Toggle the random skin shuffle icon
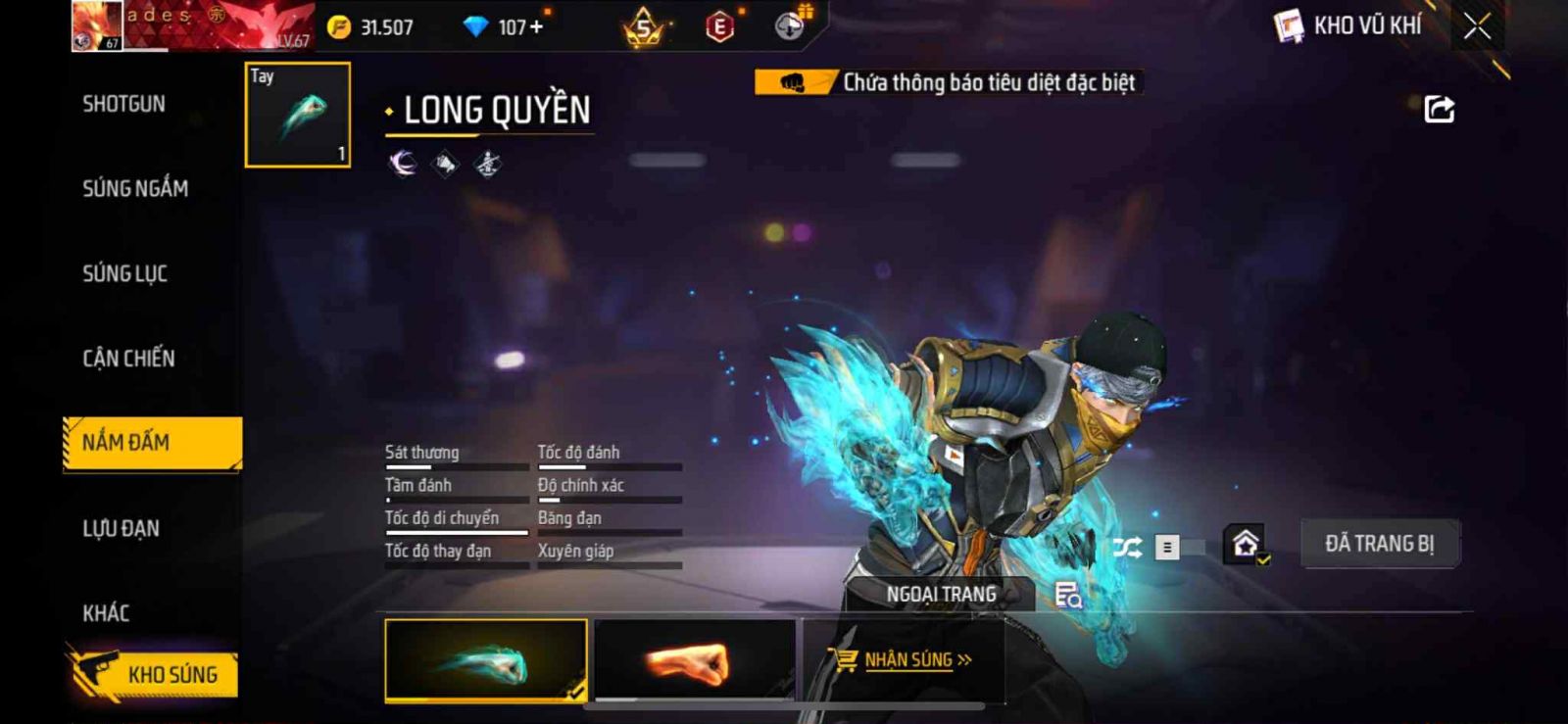Viewport: 1568px width, 724px height. pos(1127,548)
